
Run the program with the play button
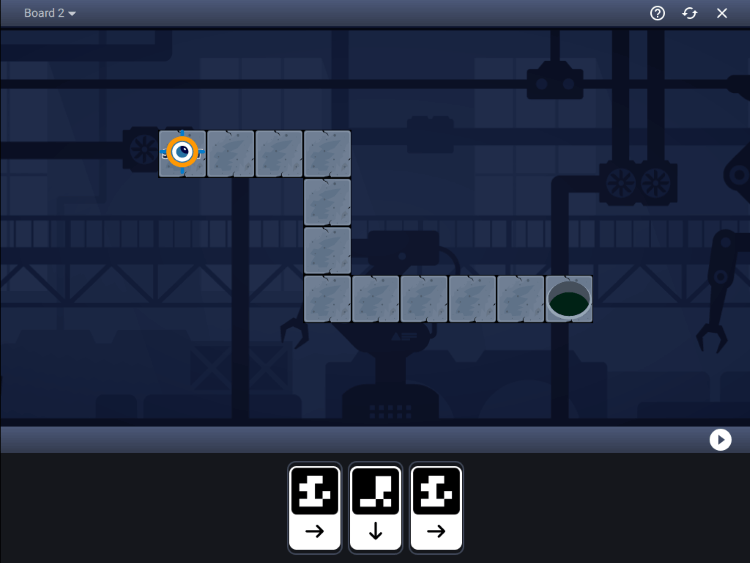(720, 440)
